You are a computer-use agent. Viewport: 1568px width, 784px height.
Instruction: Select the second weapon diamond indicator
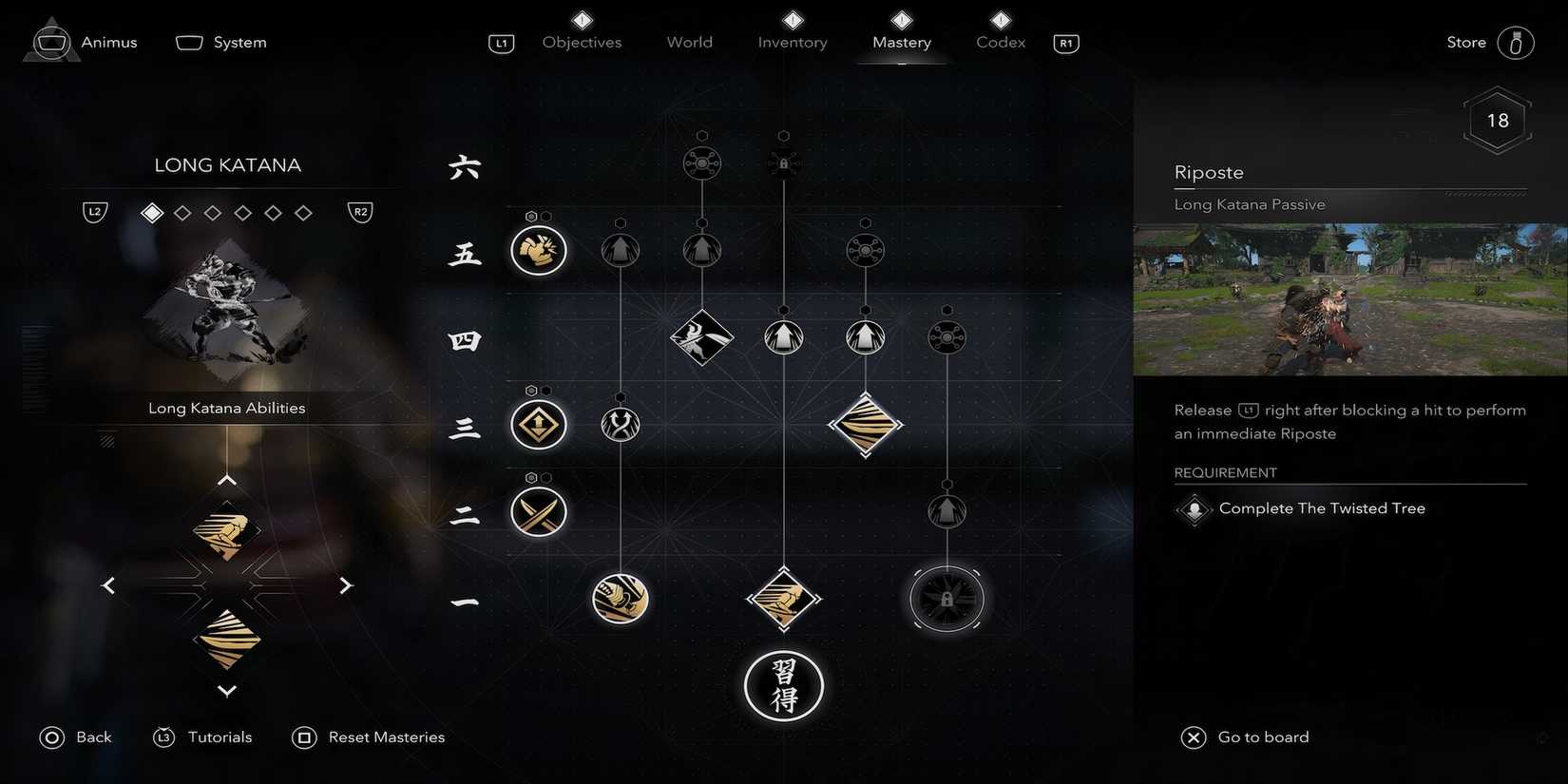tap(182, 212)
